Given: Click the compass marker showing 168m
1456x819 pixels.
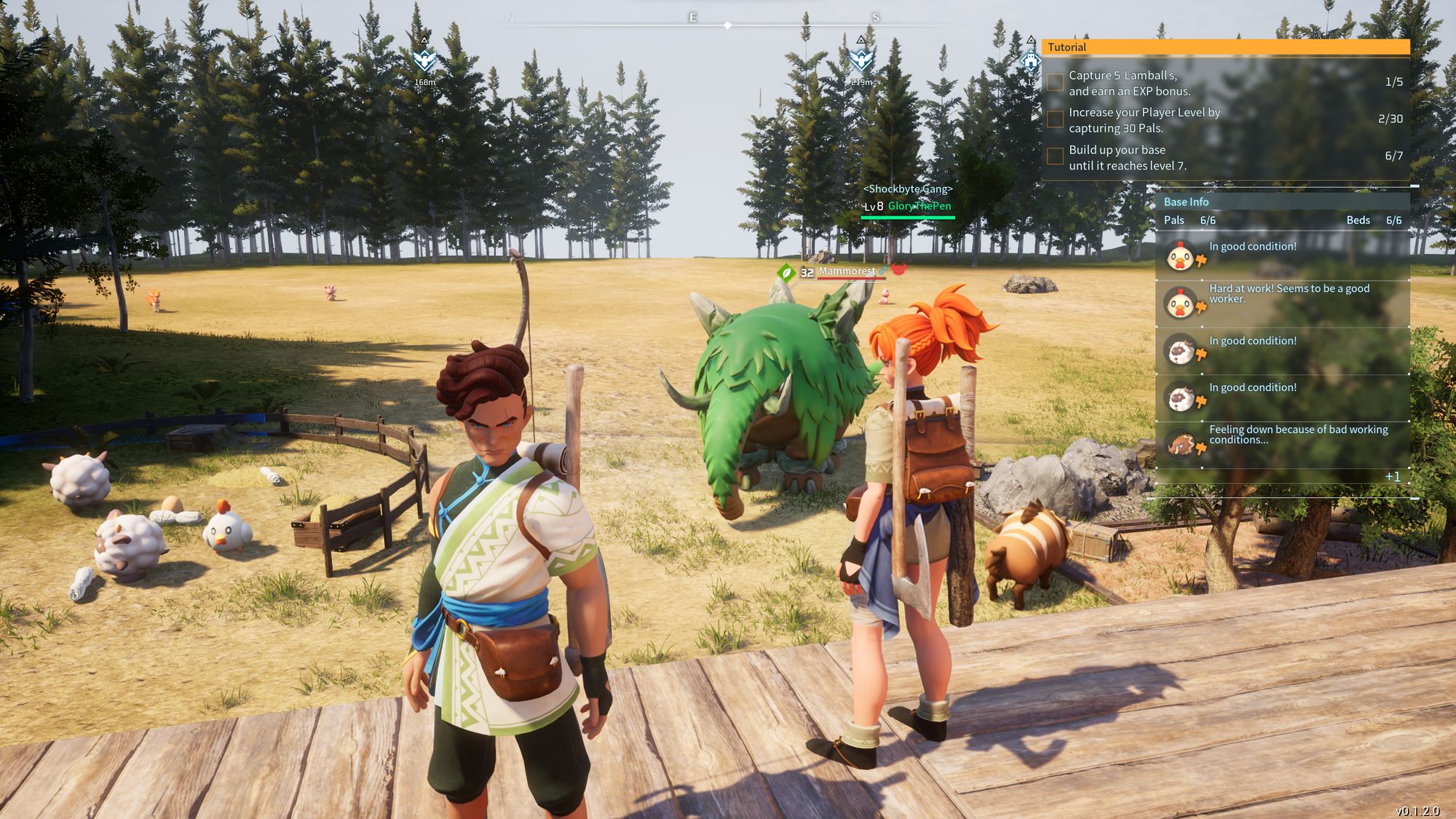Looking at the screenshot, I should (x=424, y=61).
